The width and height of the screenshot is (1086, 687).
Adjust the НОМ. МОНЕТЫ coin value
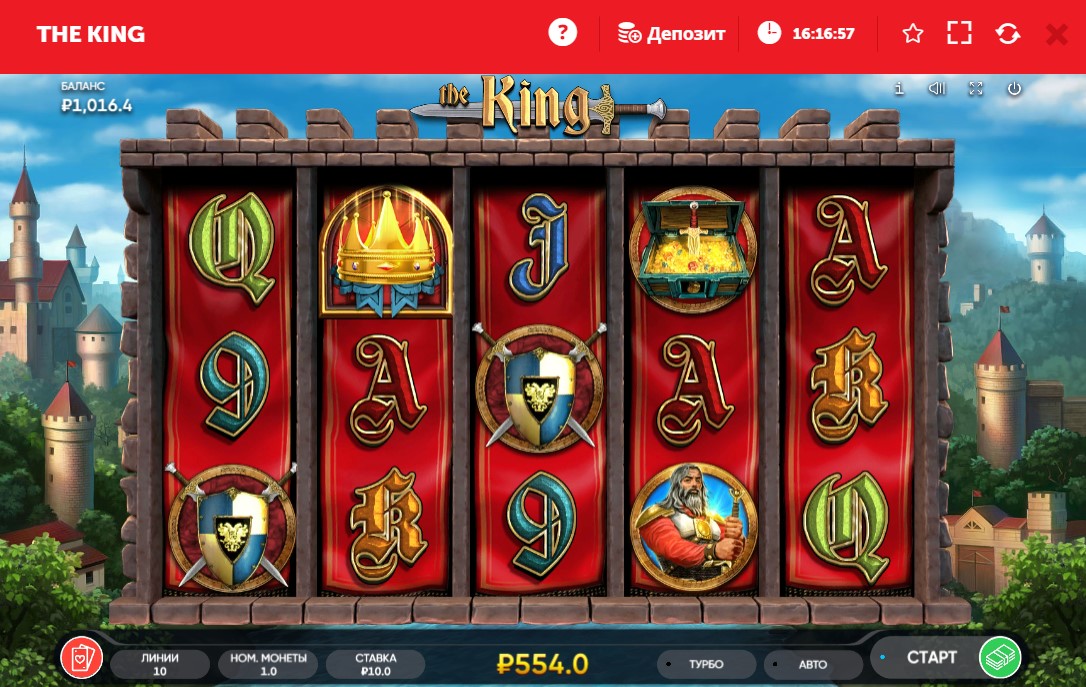(x=267, y=664)
